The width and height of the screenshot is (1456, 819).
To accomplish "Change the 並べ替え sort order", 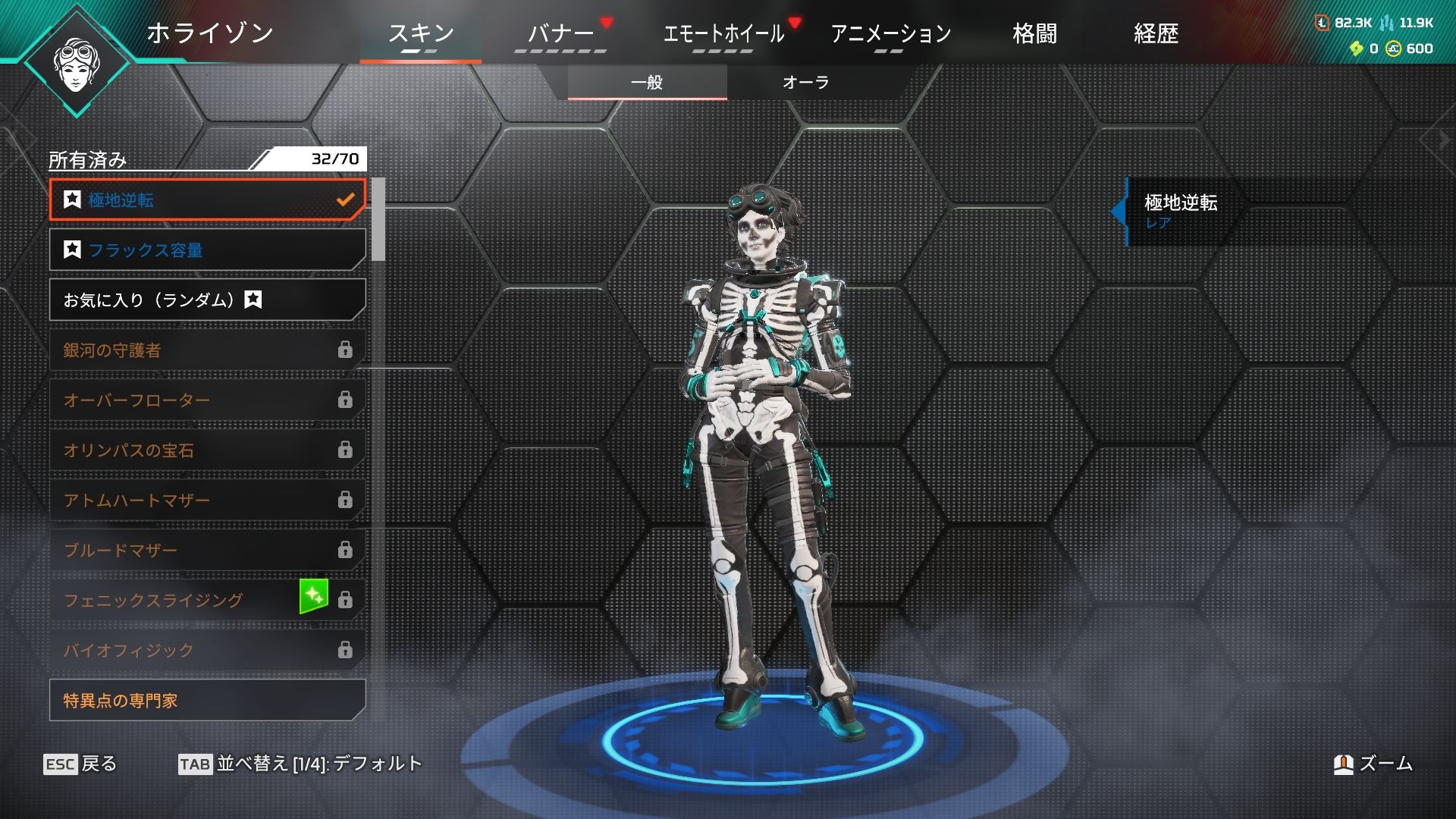I will [300, 764].
